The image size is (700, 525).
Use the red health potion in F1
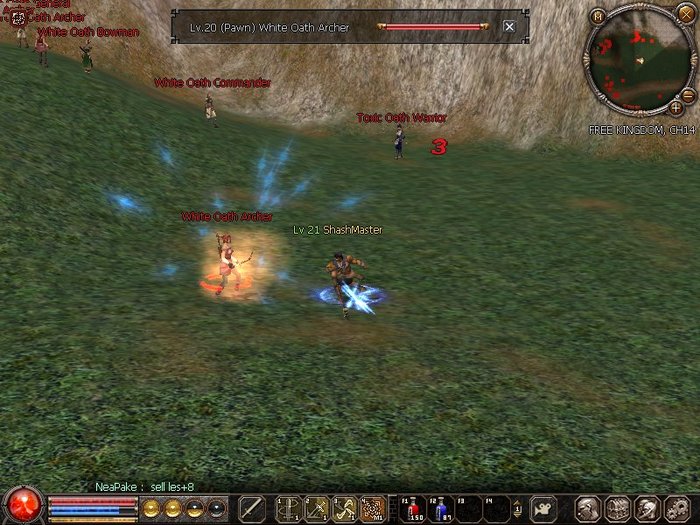pyautogui.click(x=415, y=508)
